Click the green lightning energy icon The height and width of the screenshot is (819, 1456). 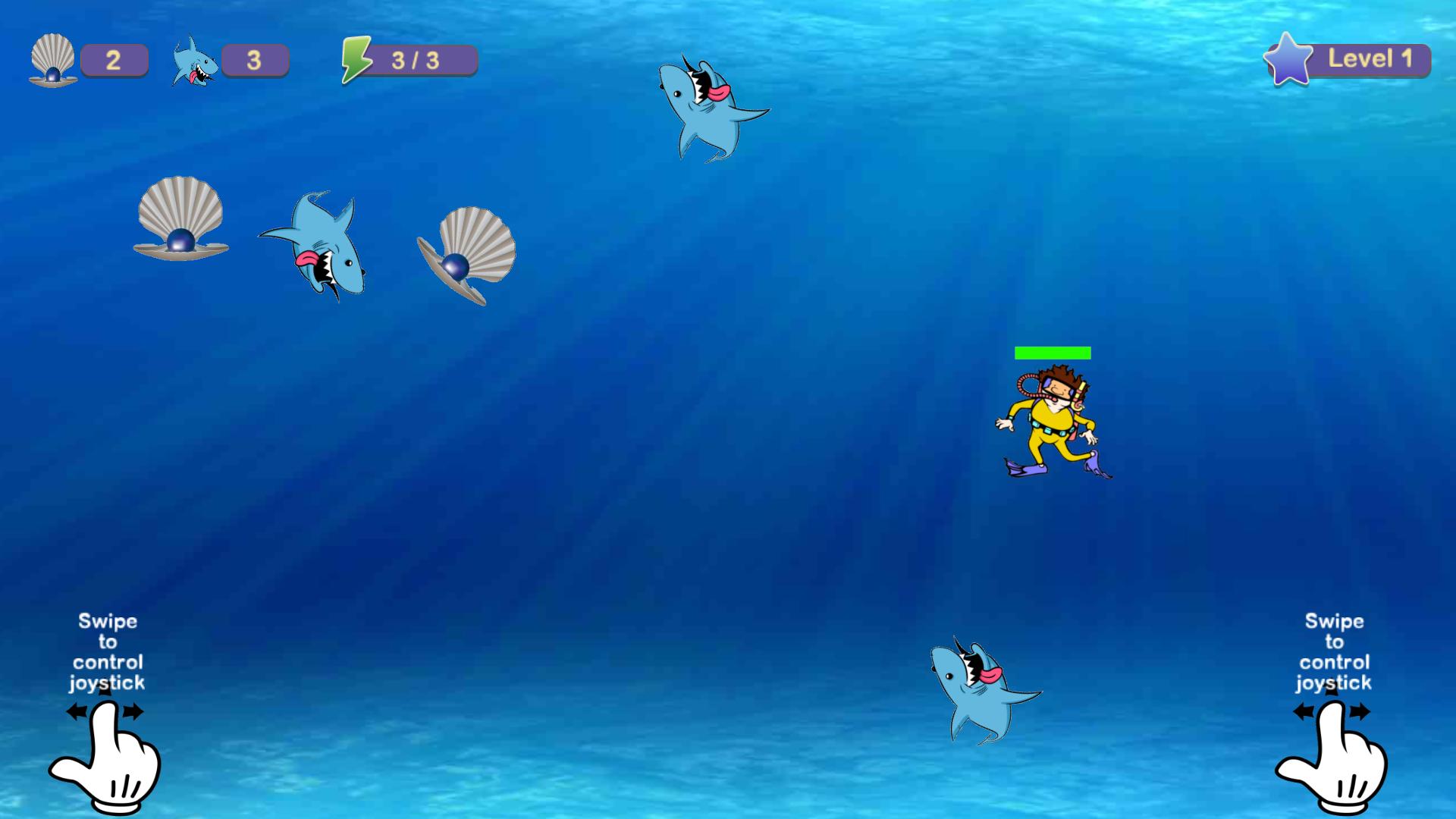tap(357, 60)
